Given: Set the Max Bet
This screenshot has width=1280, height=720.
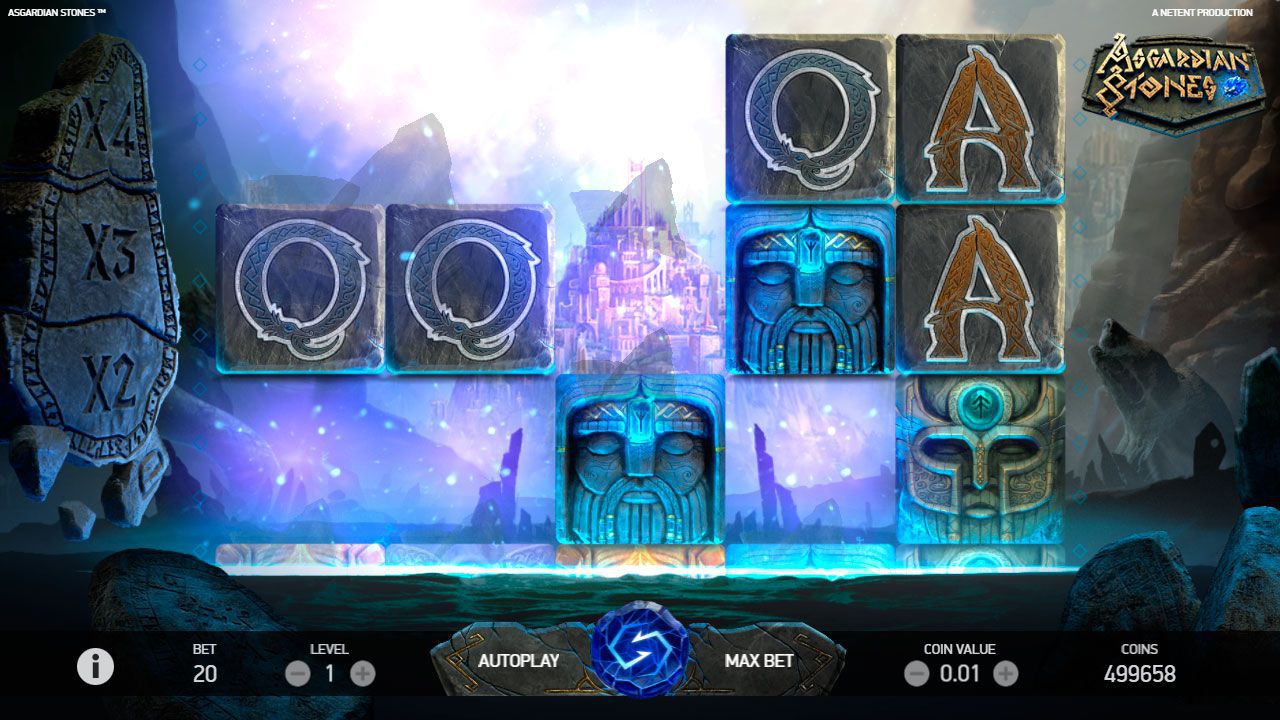Looking at the screenshot, I should coord(759,661).
